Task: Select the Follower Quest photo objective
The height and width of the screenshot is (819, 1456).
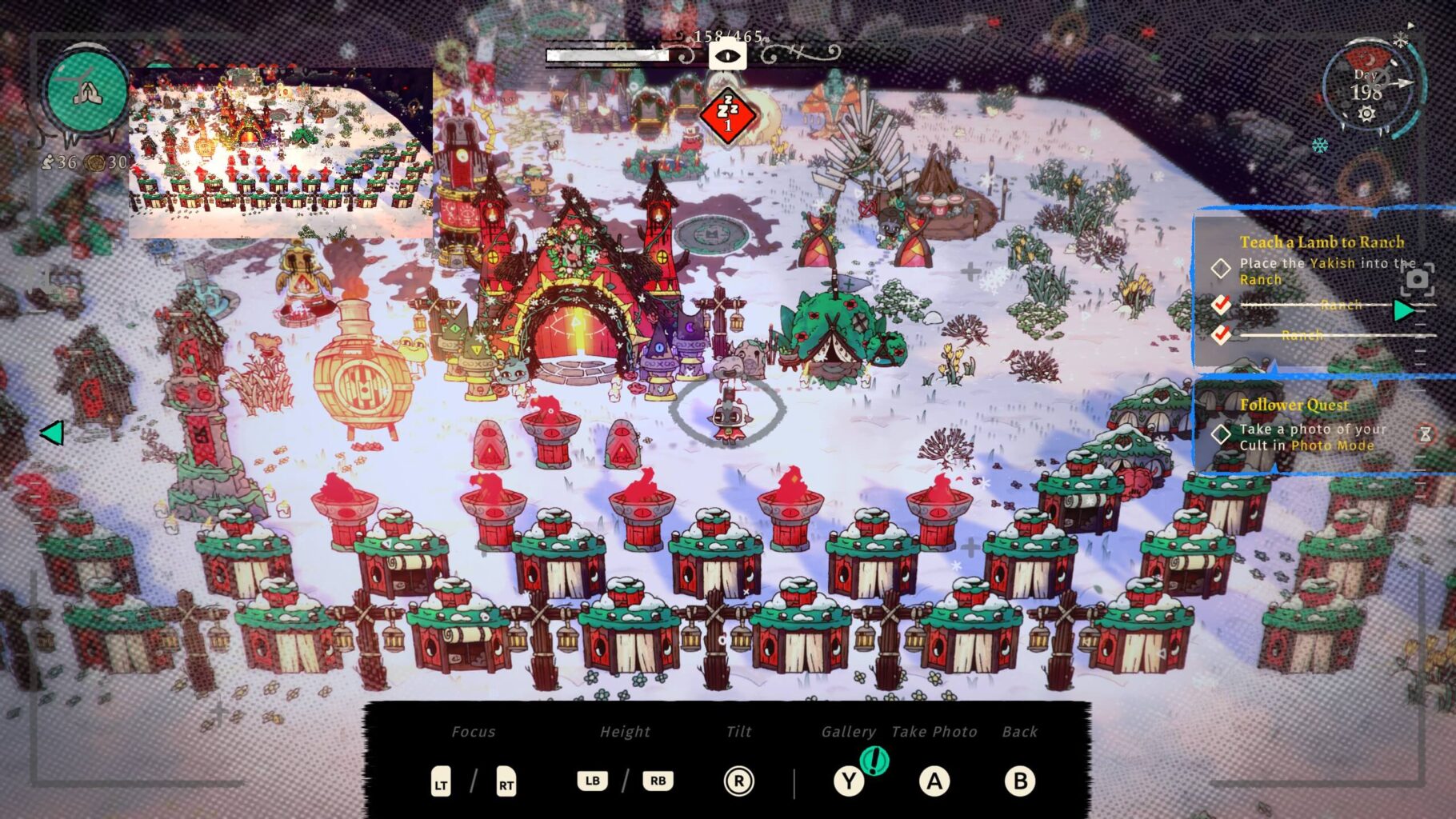Action: pyautogui.click(x=1312, y=437)
